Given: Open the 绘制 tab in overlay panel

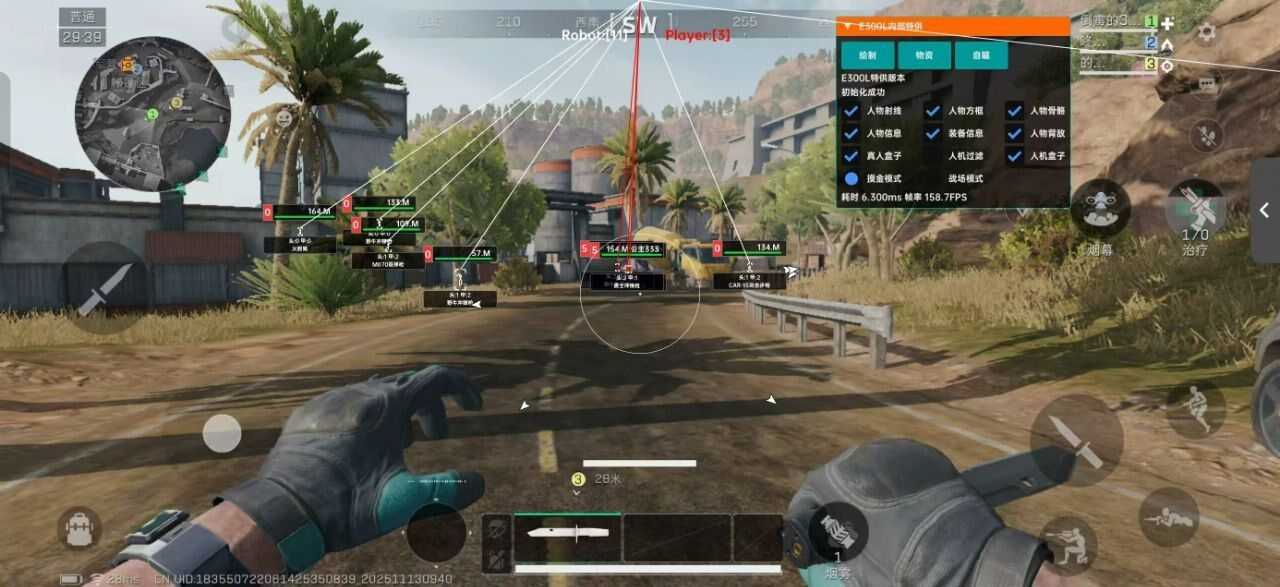Looking at the screenshot, I should [867, 55].
